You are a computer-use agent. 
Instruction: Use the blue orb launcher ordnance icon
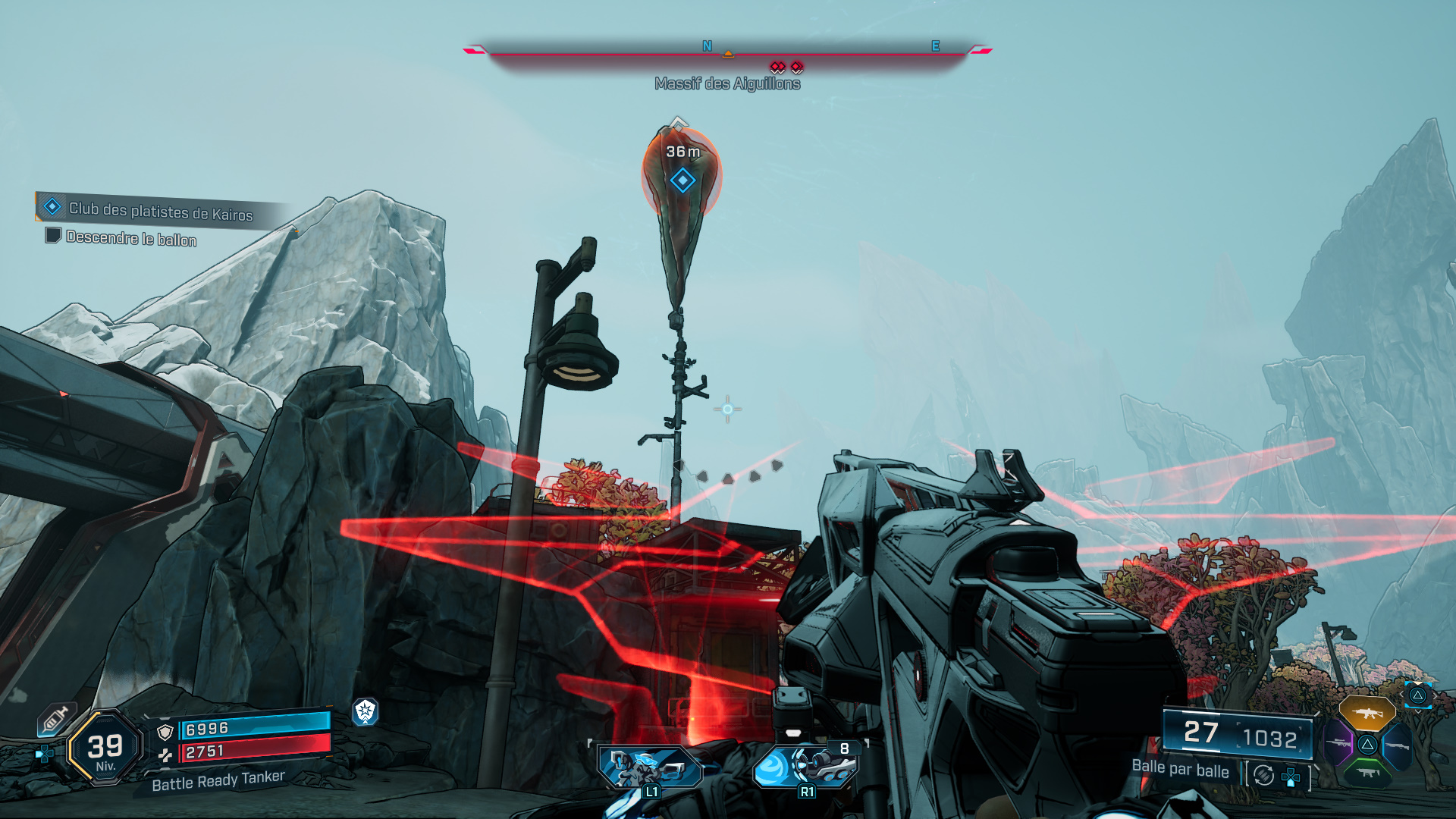[x=805, y=767]
